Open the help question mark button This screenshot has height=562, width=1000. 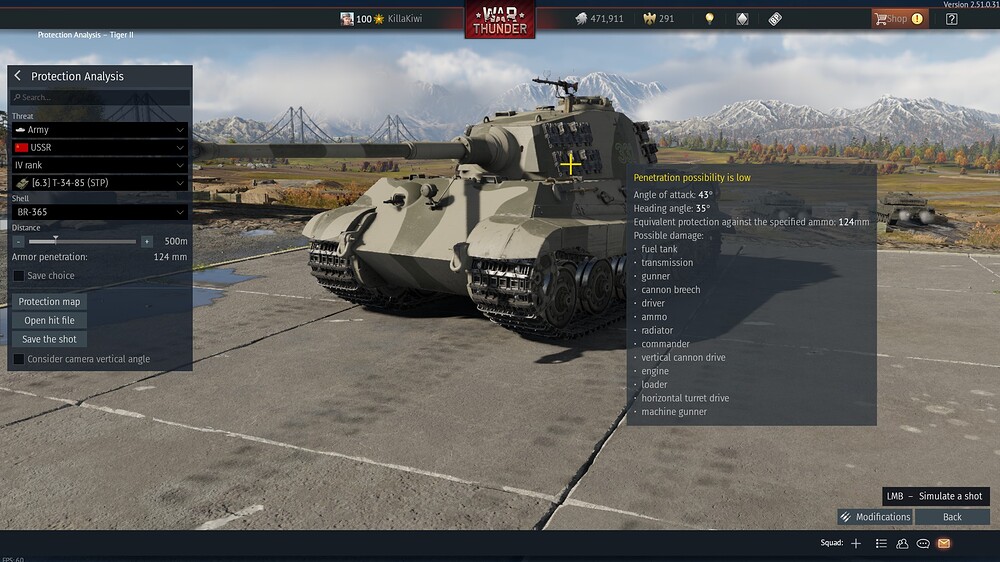pos(951,18)
